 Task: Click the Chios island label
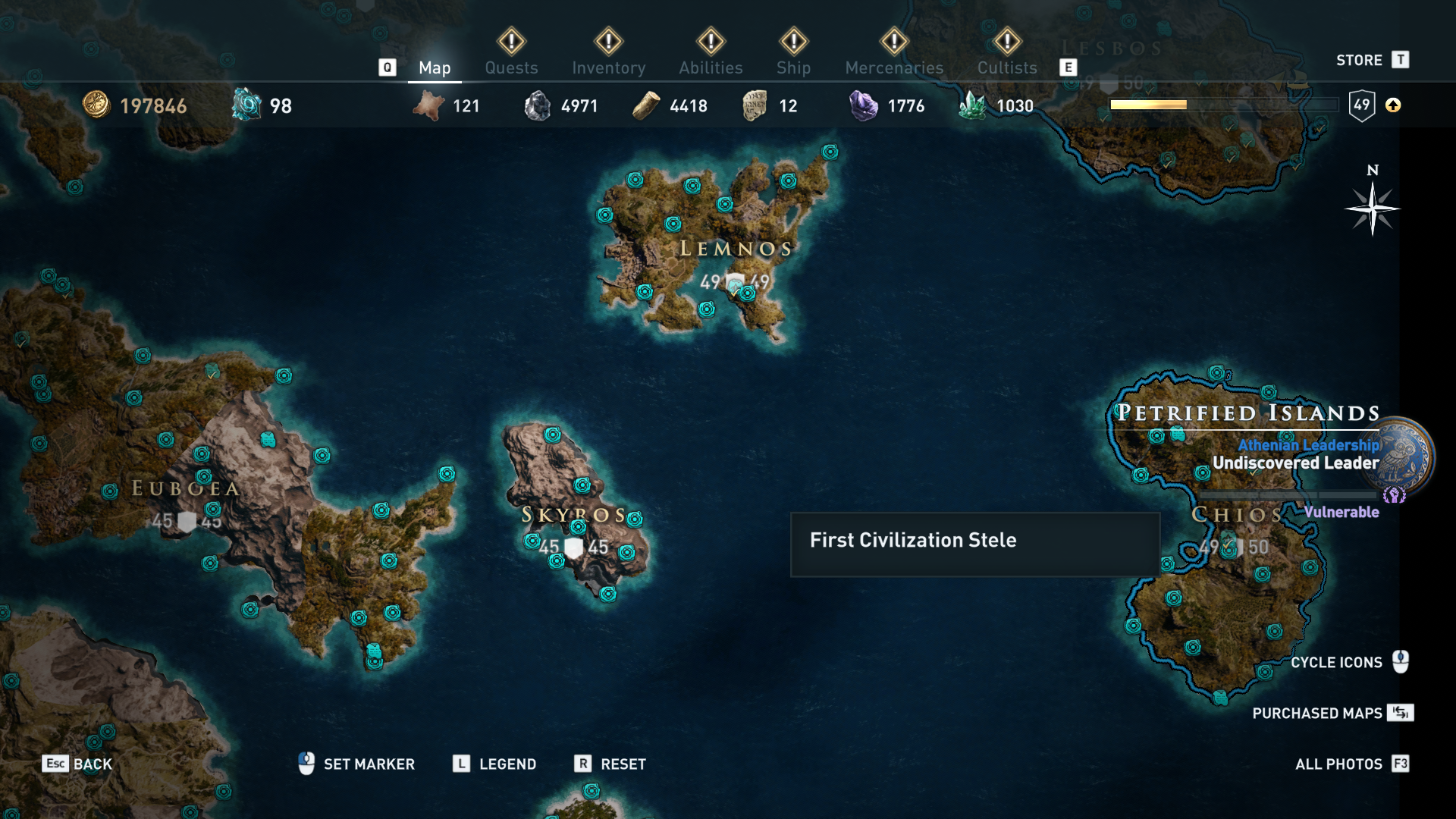coord(1237,515)
